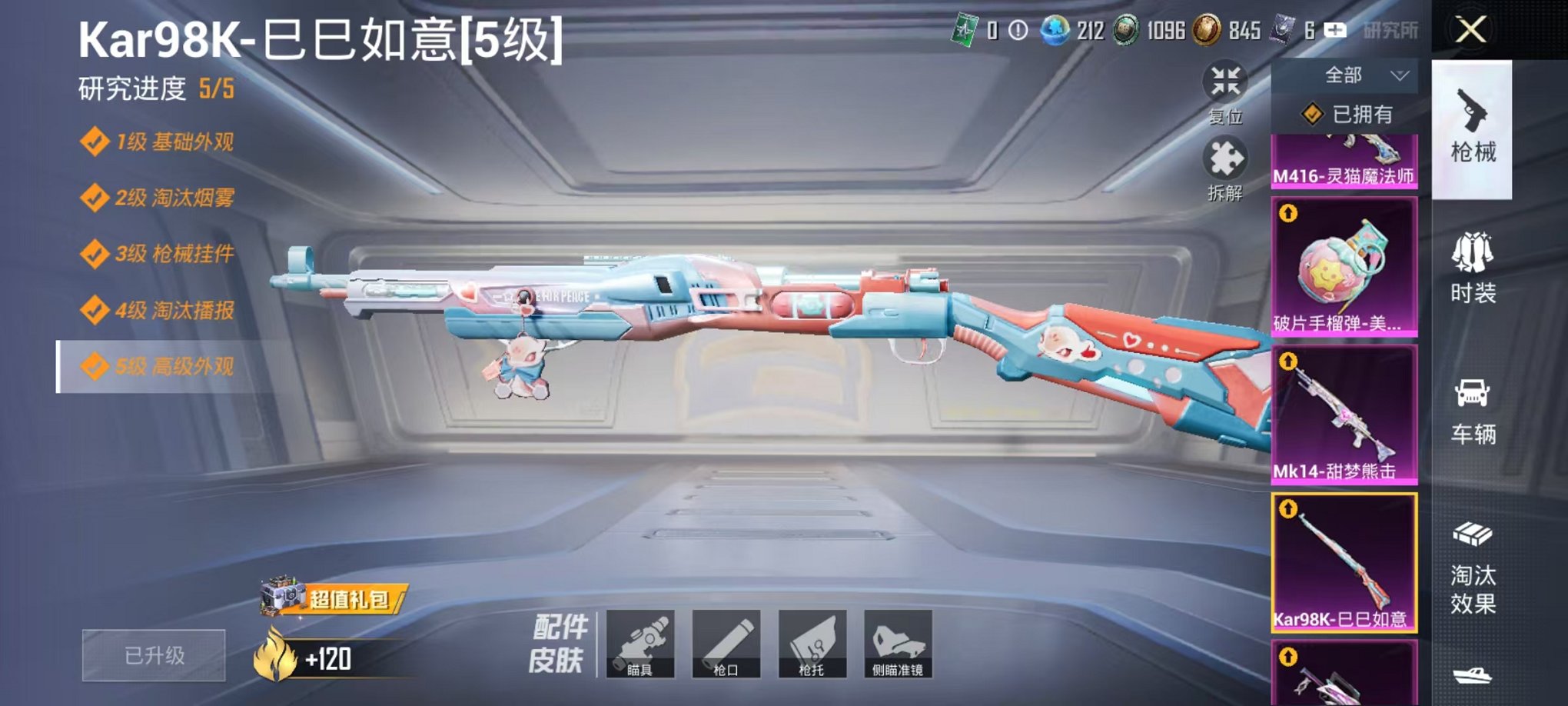The image size is (1568, 706).
Task: Open the 全部 filter dropdown
Action: click(1345, 73)
